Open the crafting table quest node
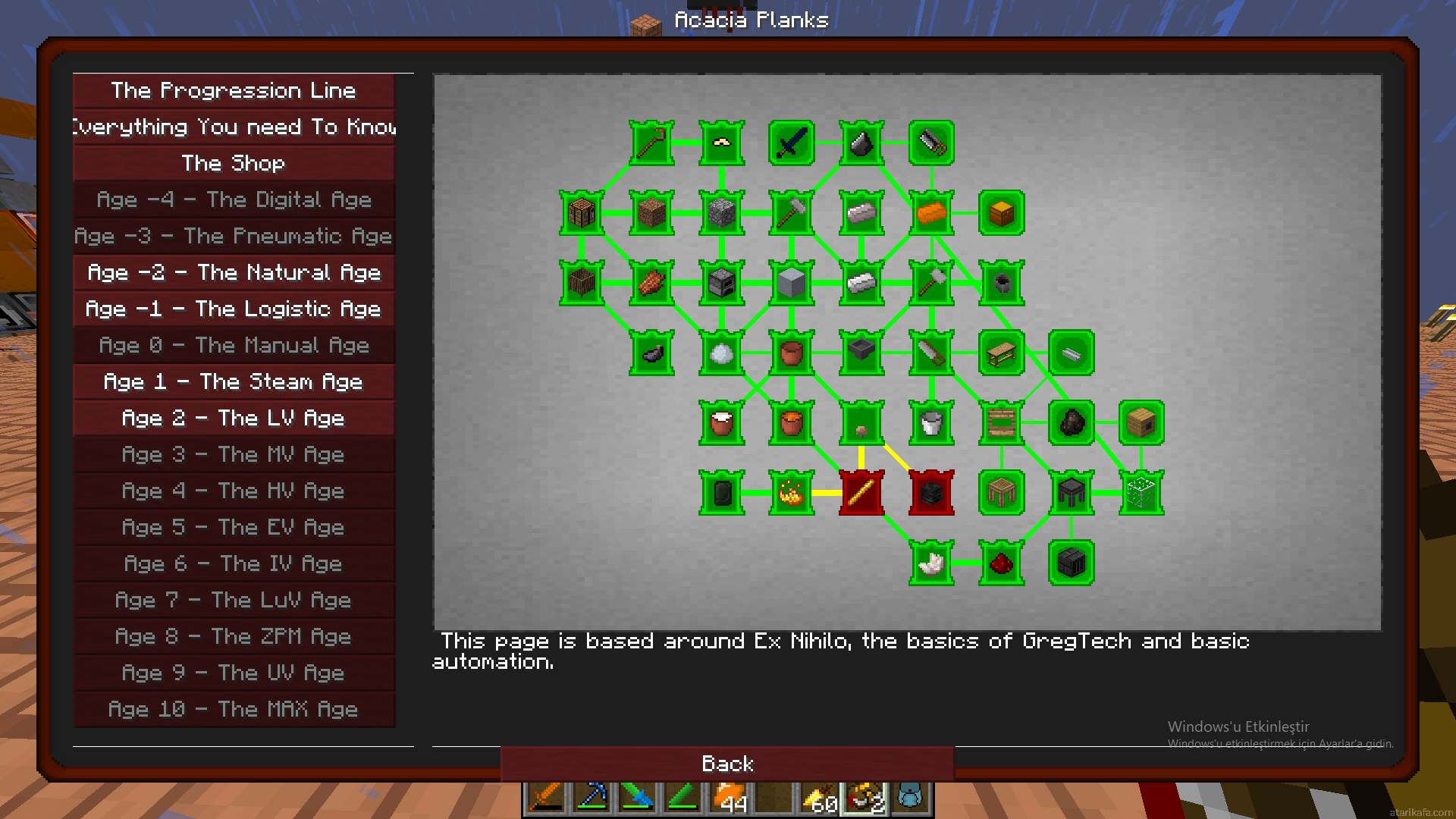 click(x=582, y=213)
